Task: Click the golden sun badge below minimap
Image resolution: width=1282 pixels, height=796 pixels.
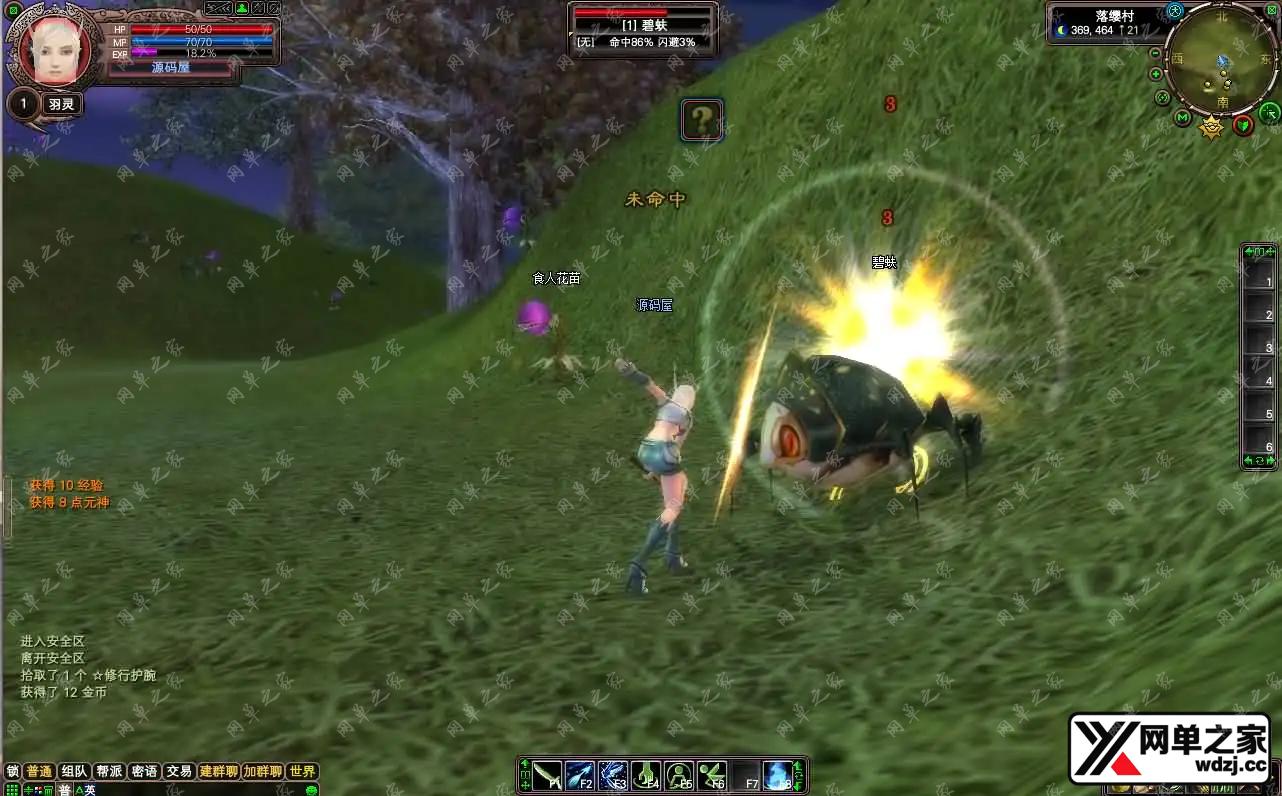Action: (x=1212, y=127)
